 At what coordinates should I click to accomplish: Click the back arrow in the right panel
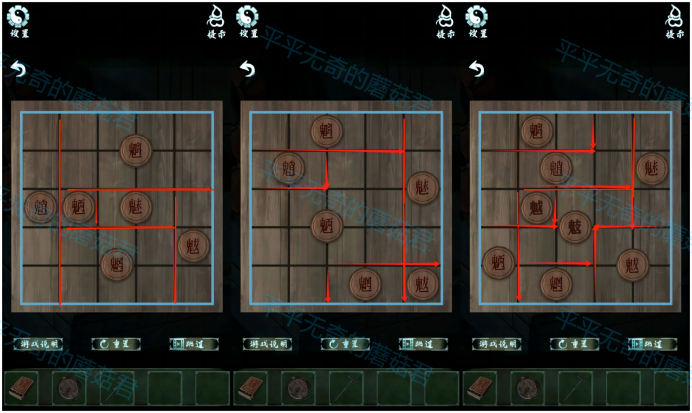[x=477, y=69]
